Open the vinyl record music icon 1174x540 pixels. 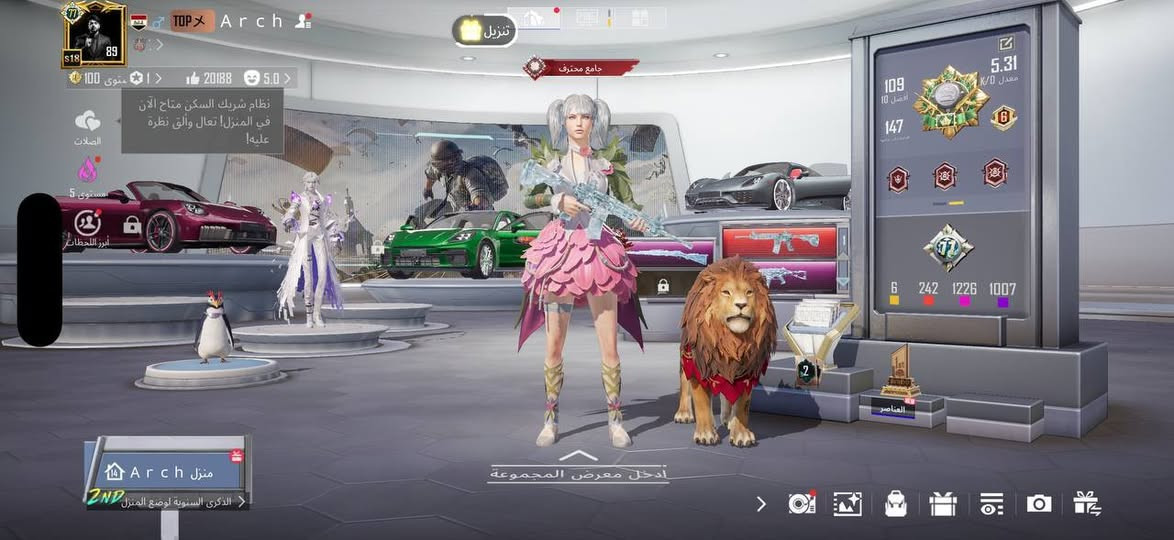801,504
